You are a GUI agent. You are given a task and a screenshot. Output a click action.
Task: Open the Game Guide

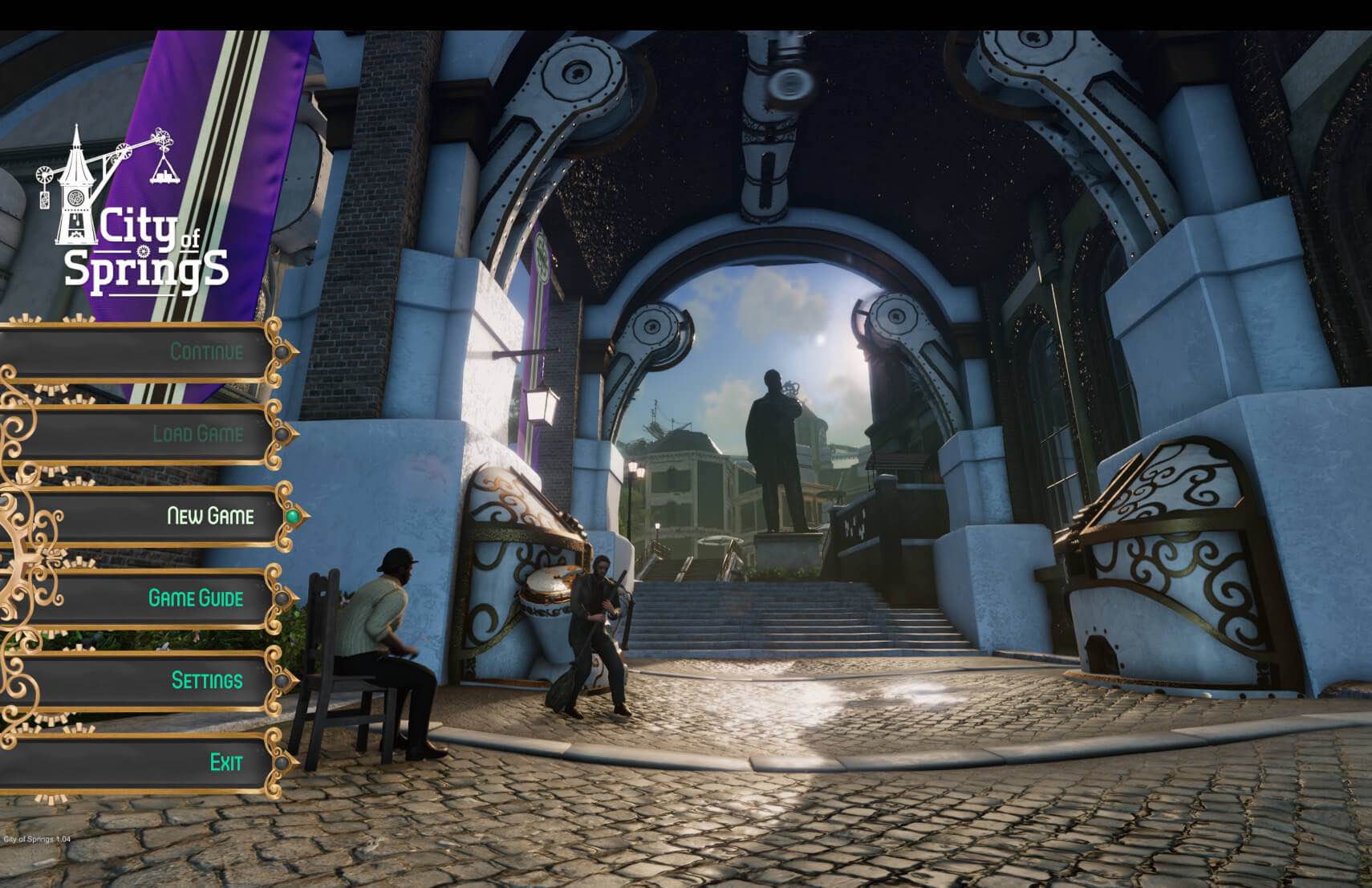(196, 598)
